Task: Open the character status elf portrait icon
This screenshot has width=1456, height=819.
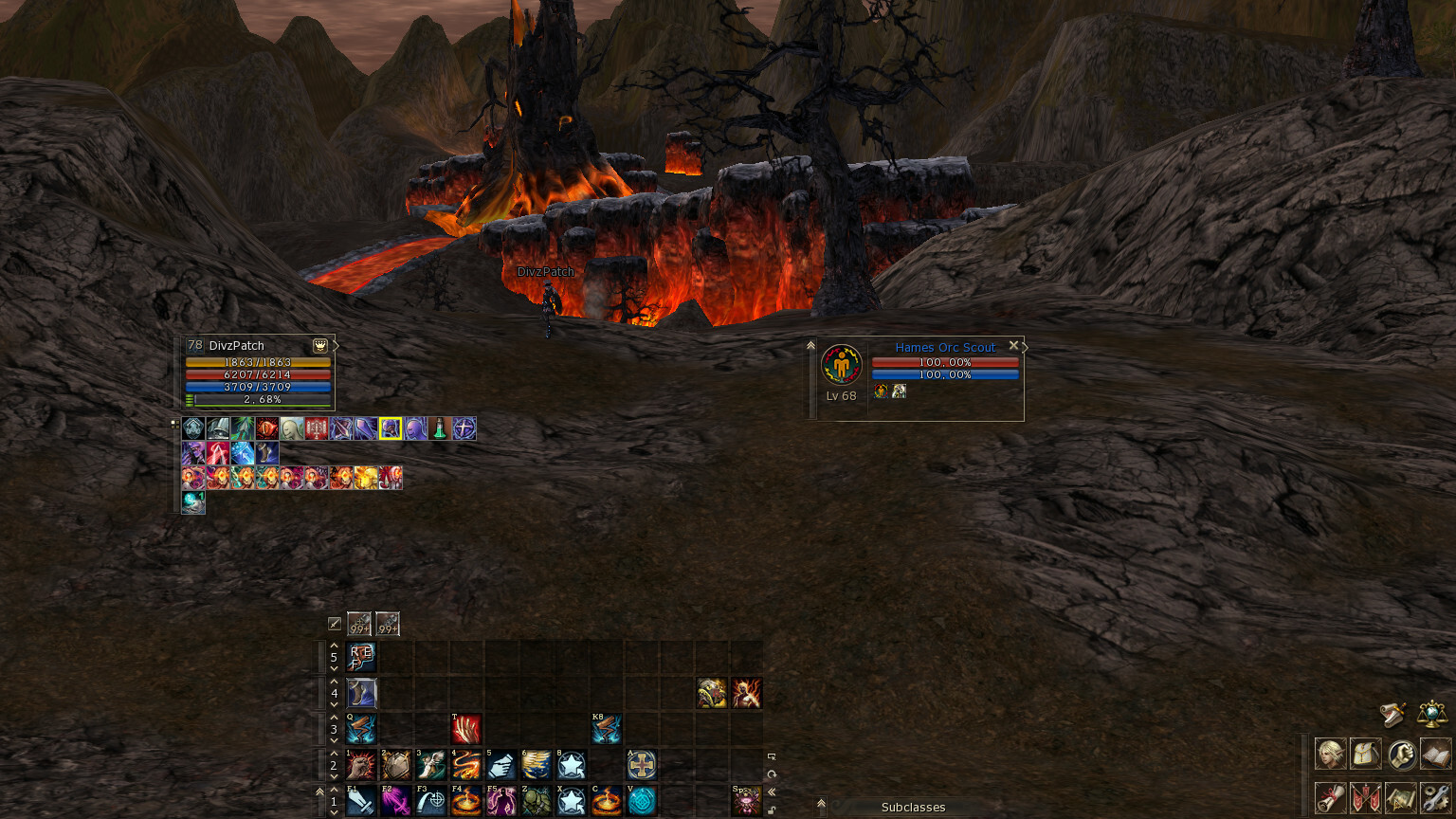Action: (1330, 755)
